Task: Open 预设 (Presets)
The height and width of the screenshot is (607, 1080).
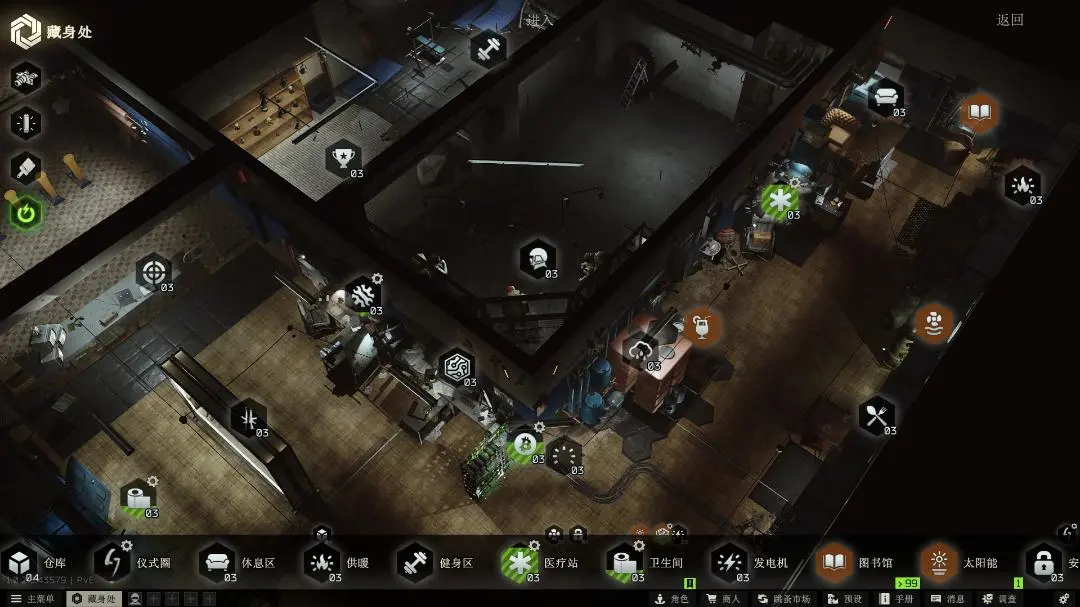Action: pyautogui.click(x=846, y=599)
